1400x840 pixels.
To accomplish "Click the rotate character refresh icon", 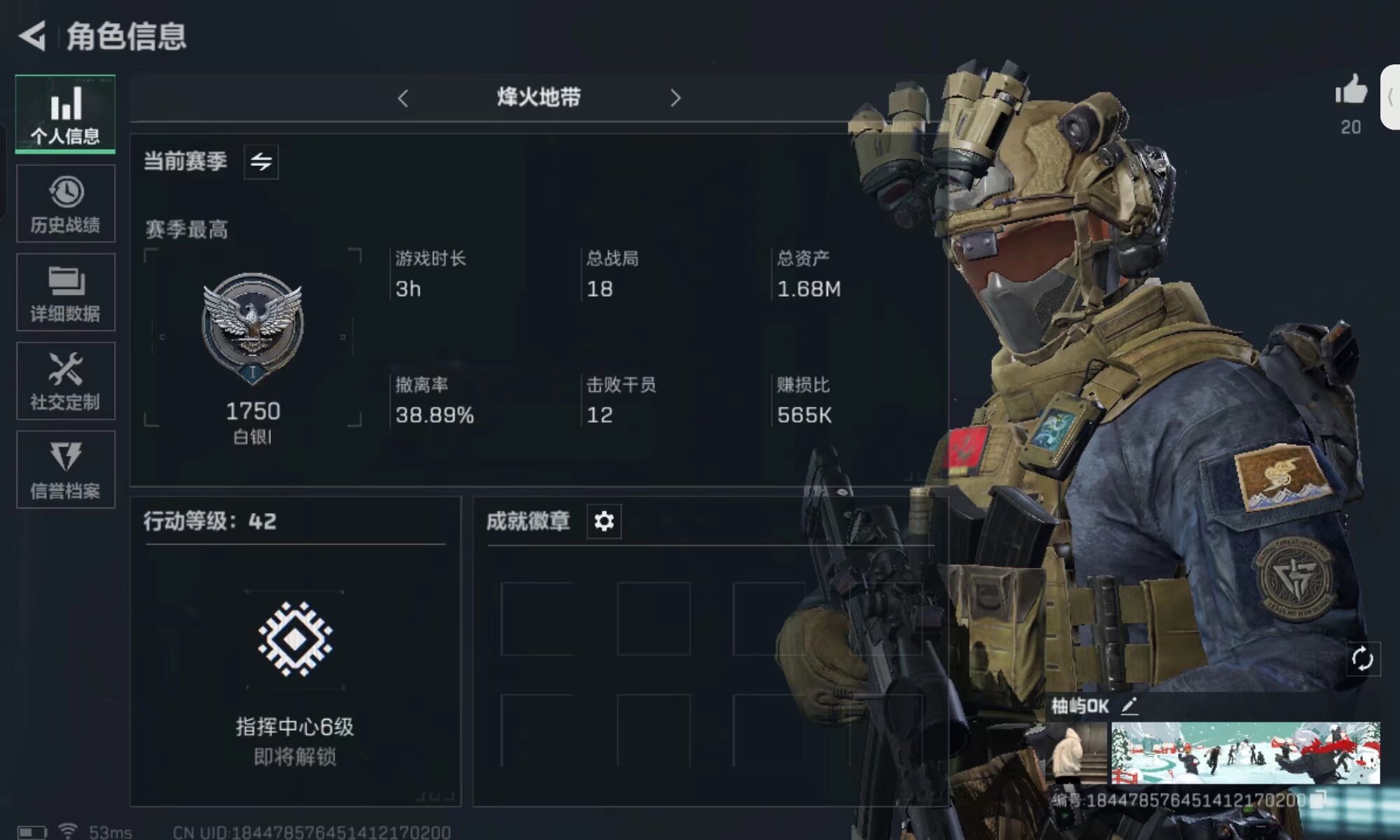I will (x=1362, y=659).
